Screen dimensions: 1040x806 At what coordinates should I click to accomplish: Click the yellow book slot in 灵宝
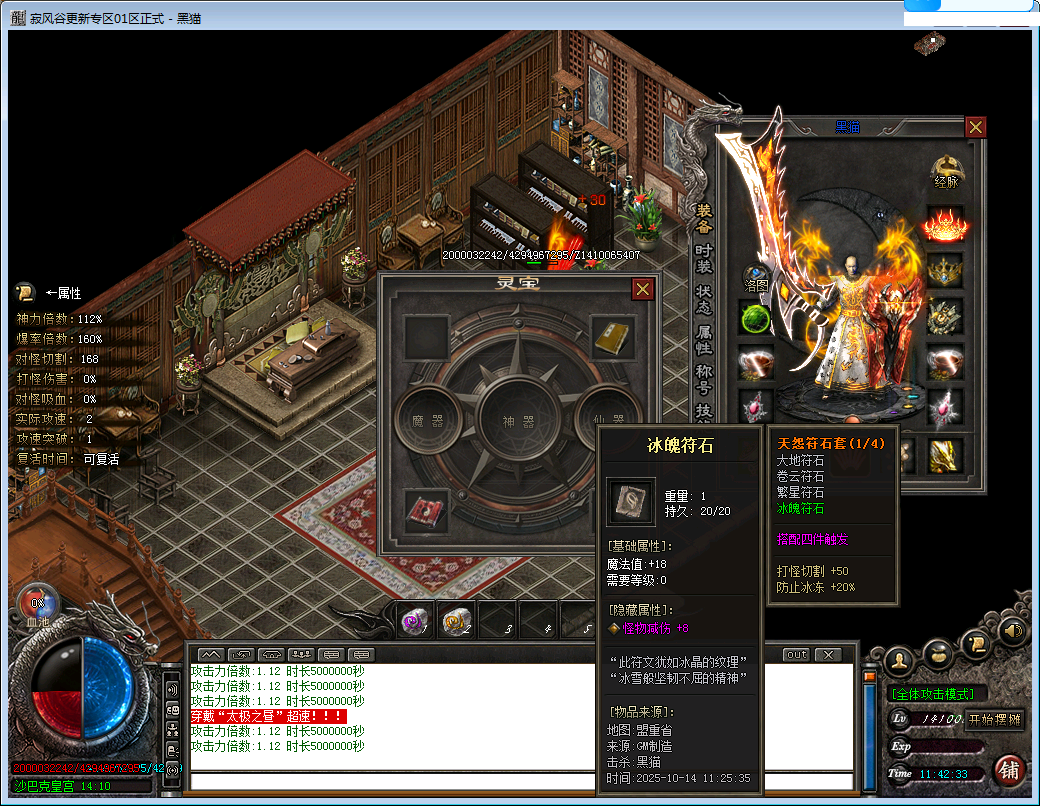tap(610, 338)
